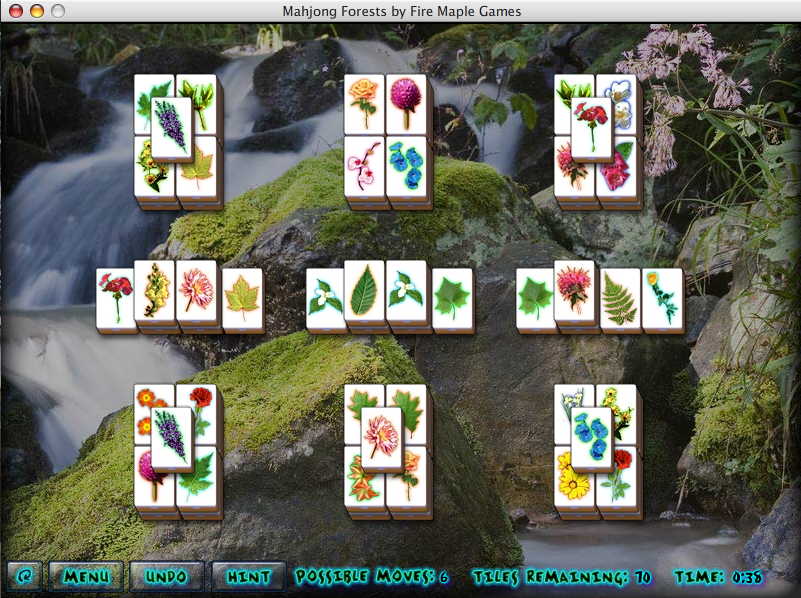
Task: Undo the last move
Action: [166, 576]
